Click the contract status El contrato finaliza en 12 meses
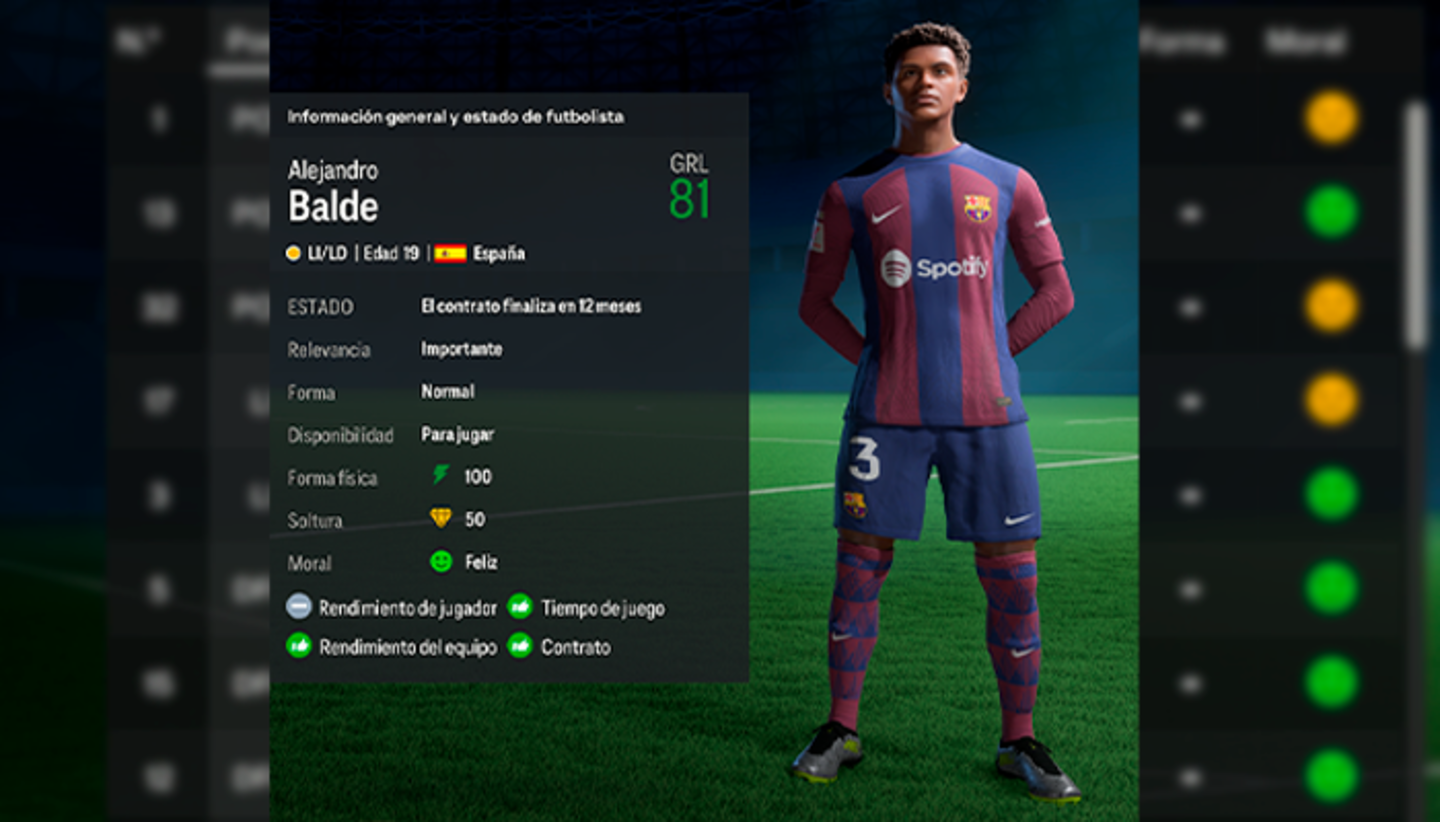Screen dimensions: 1440x822 click(x=531, y=306)
